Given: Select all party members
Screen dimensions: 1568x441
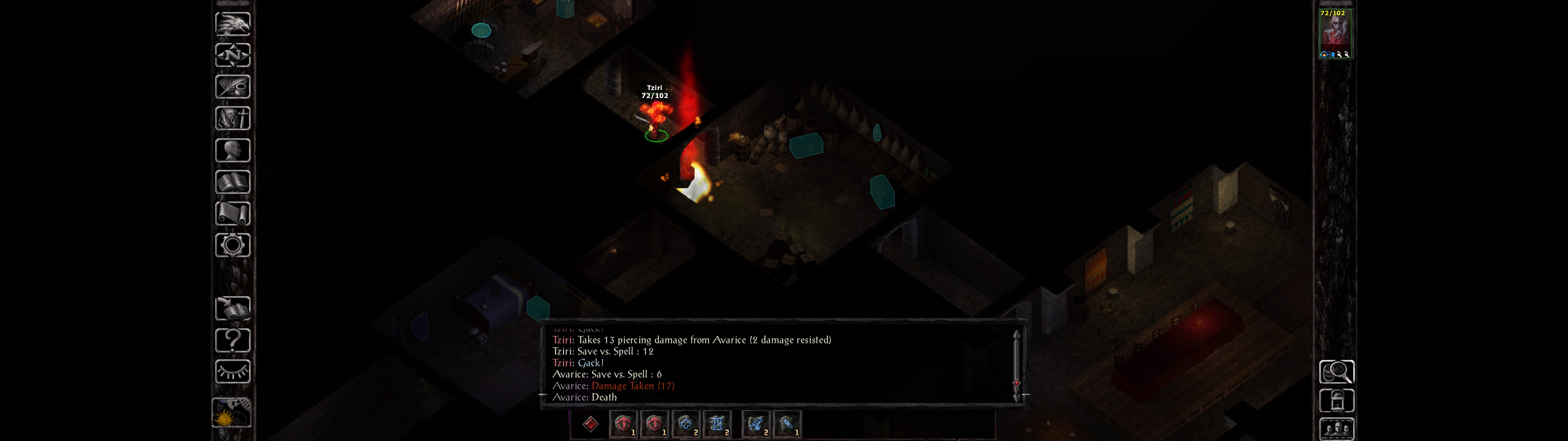Looking at the screenshot, I should [x=1336, y=429].
